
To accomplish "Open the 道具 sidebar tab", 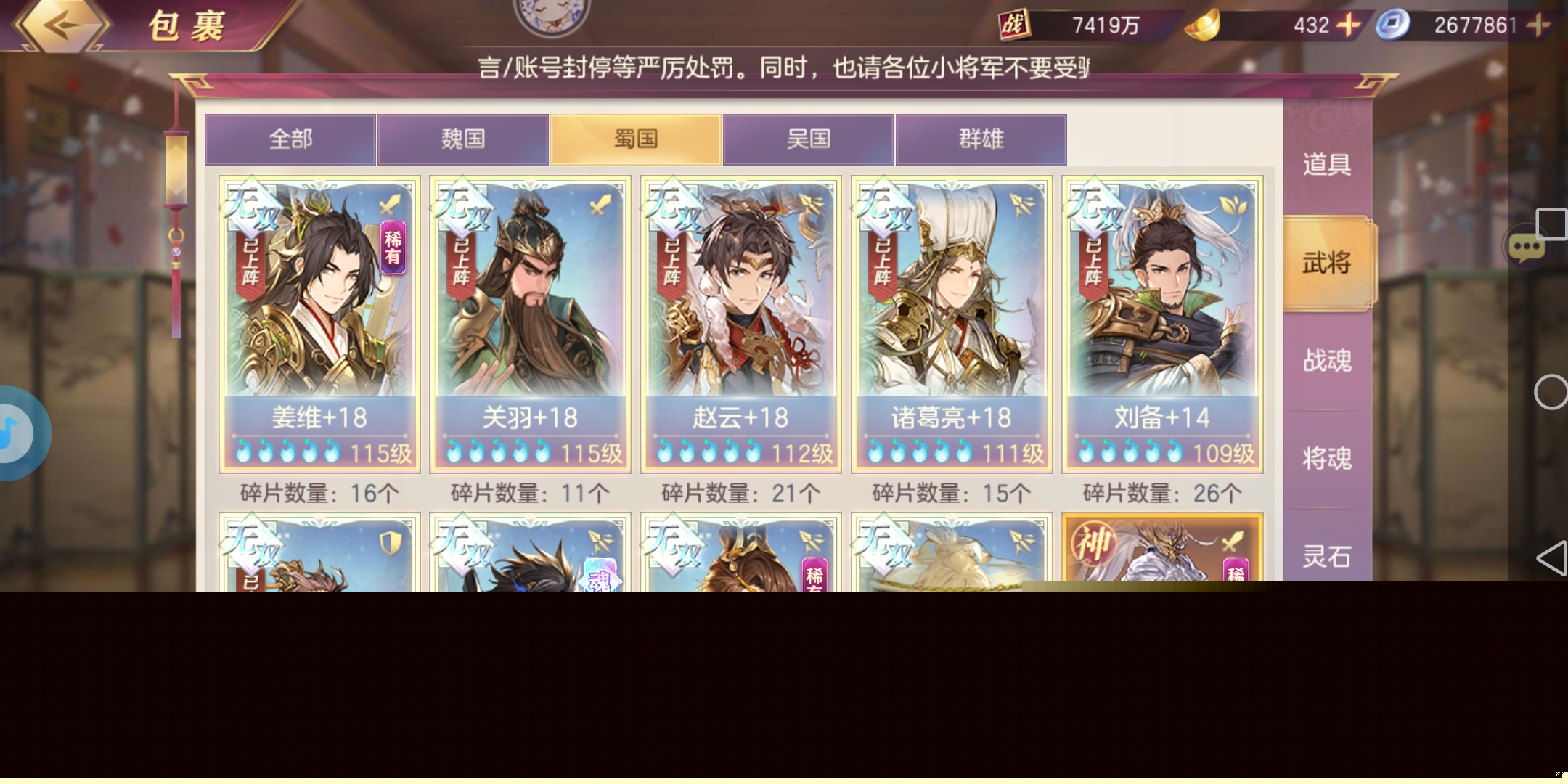I will 1328,166.
